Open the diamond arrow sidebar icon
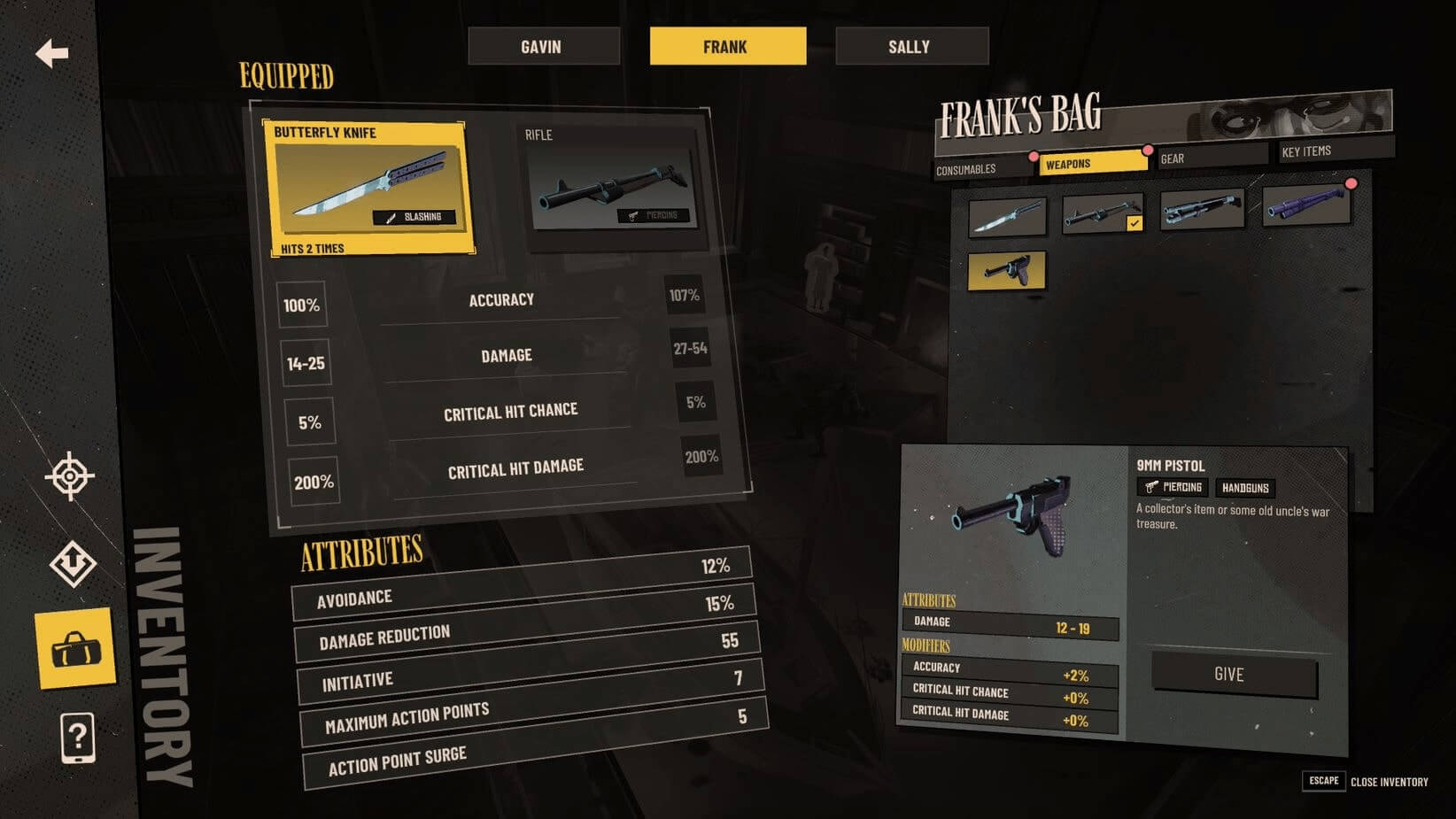 [73, 563]
